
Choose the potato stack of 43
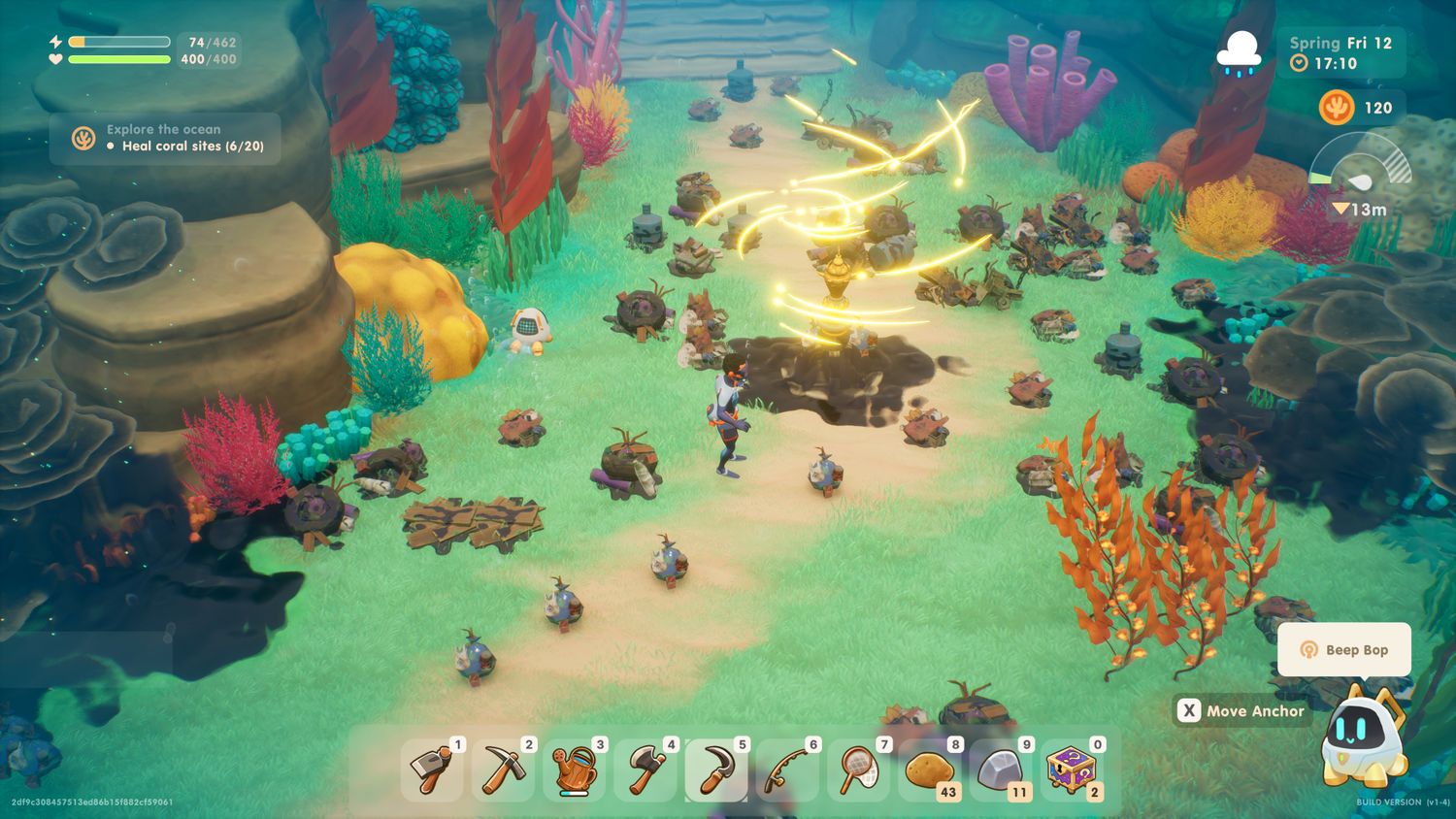(x=930, y=770)
